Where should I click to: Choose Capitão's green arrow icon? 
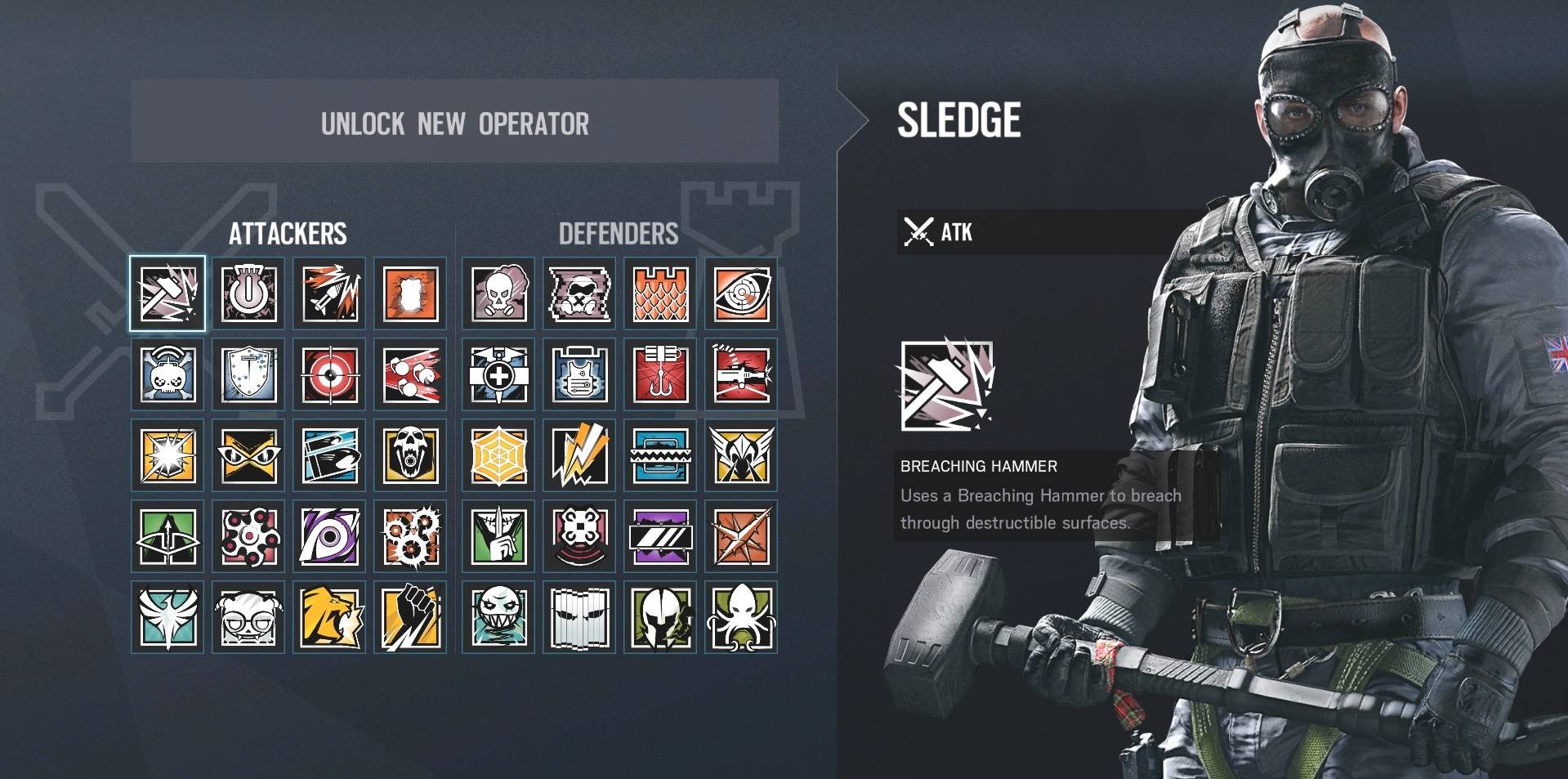168,537
